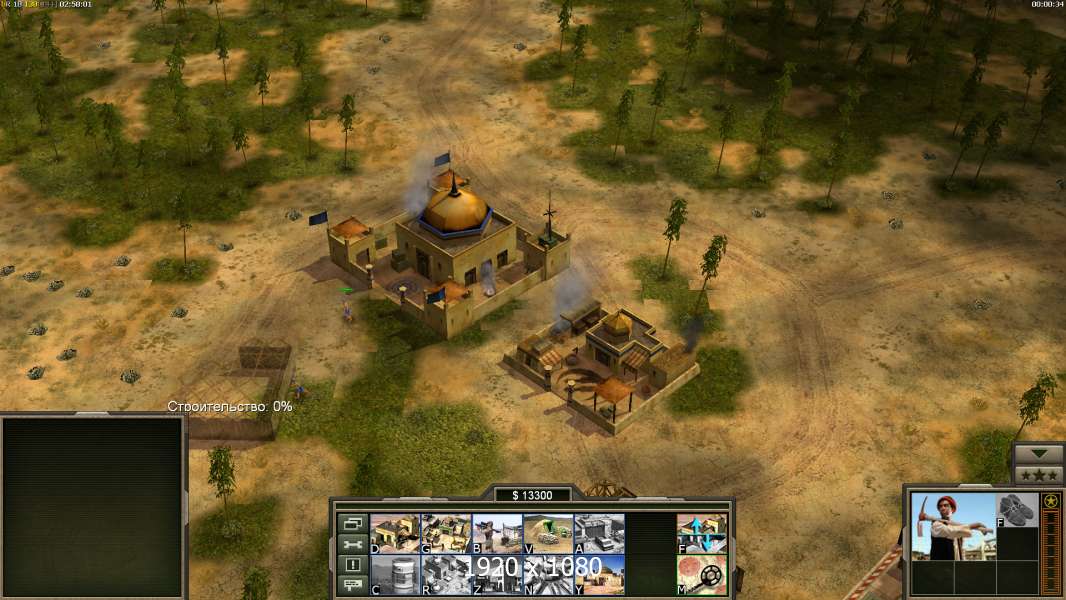Click the down-arrow collapse button
The image size is (1066, 600).
1038,454
